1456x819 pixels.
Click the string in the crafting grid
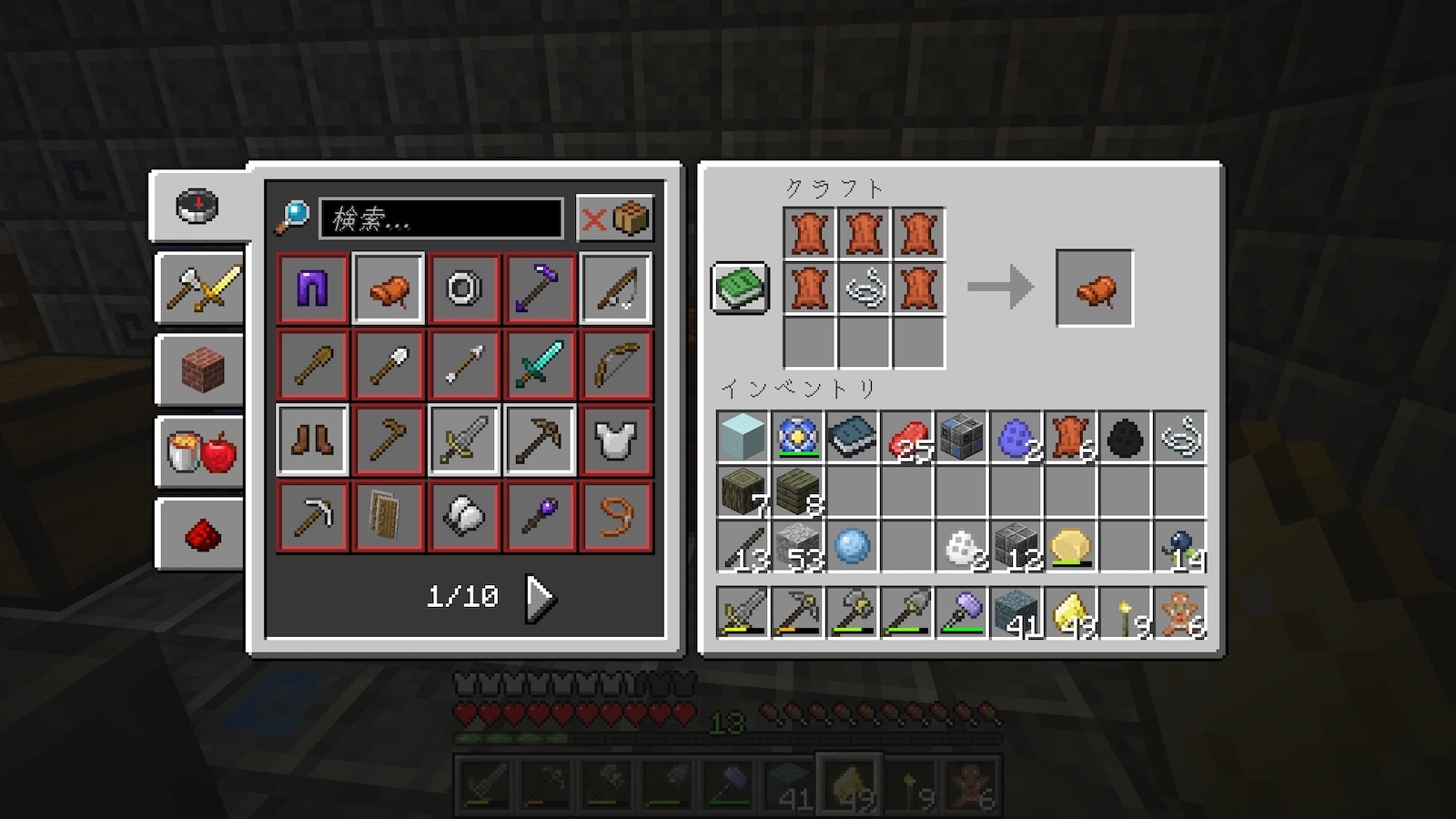pos(864,289)
